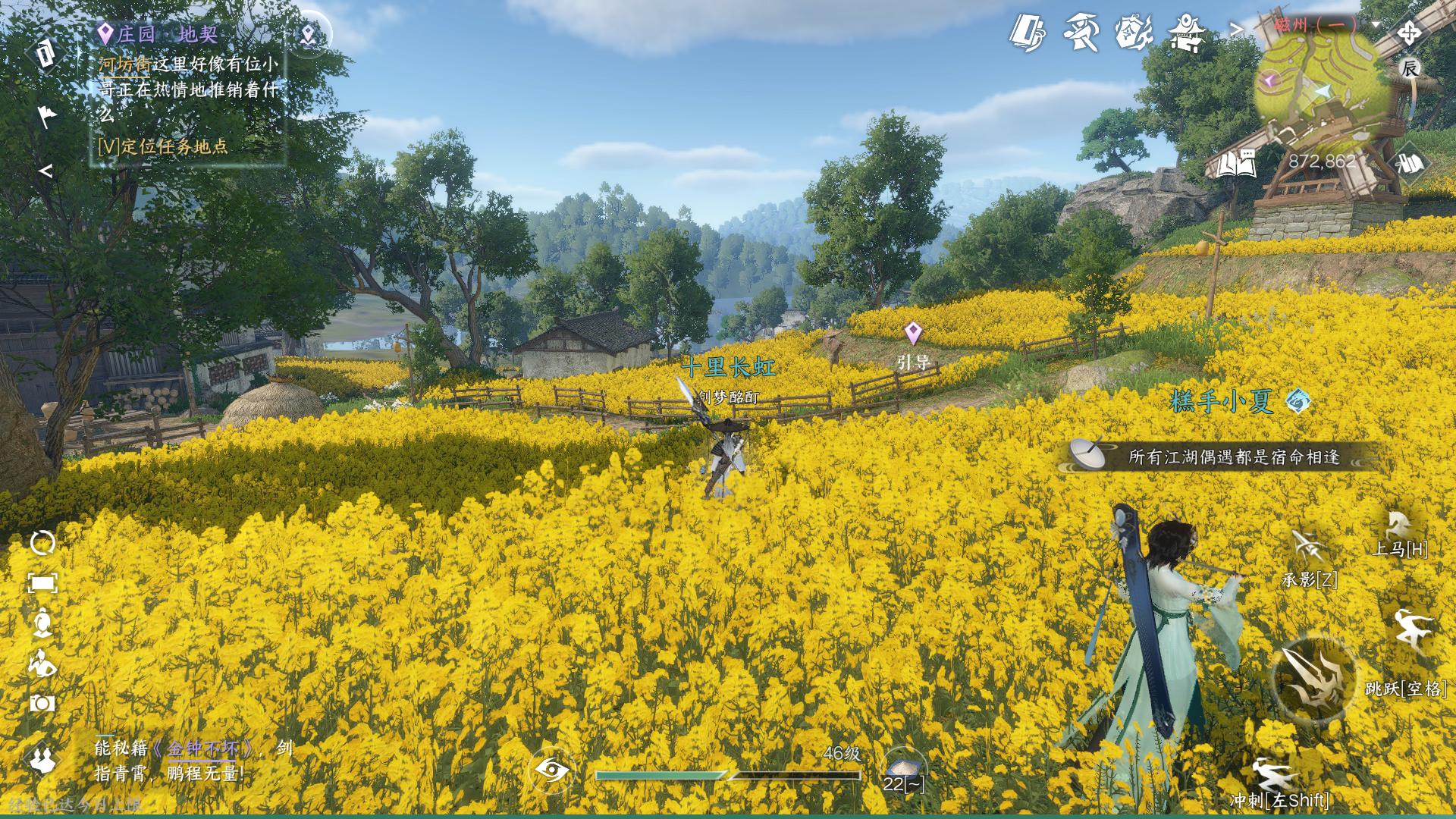Open the book-and-scroll menu icon
Viewport: 1456px width, 819px height.
click(x=1028, y=34)
